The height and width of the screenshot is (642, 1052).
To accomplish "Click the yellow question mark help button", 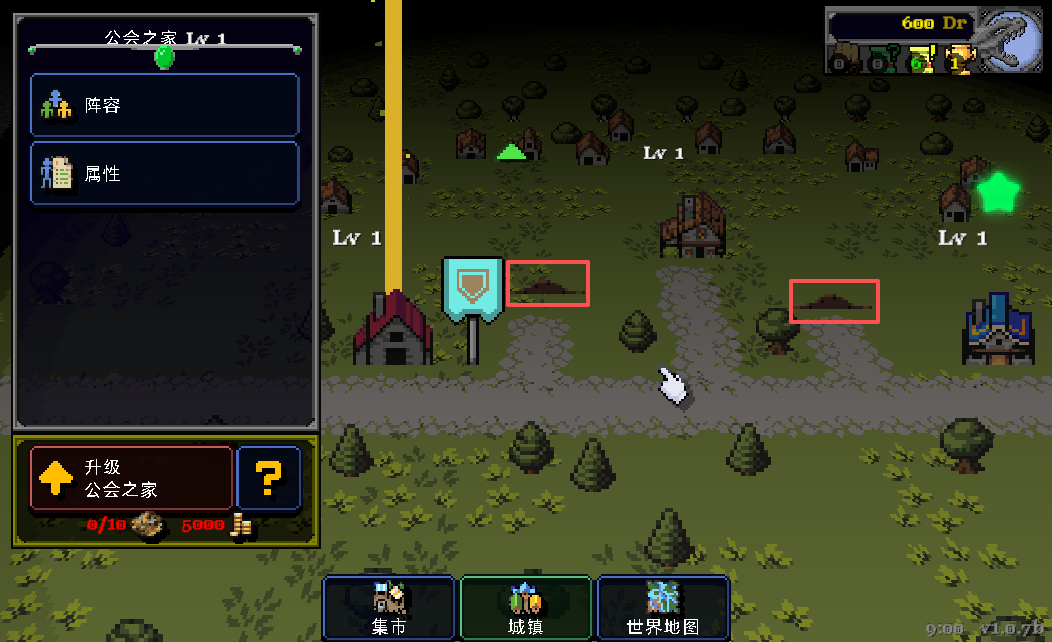I will click(268, 478).
